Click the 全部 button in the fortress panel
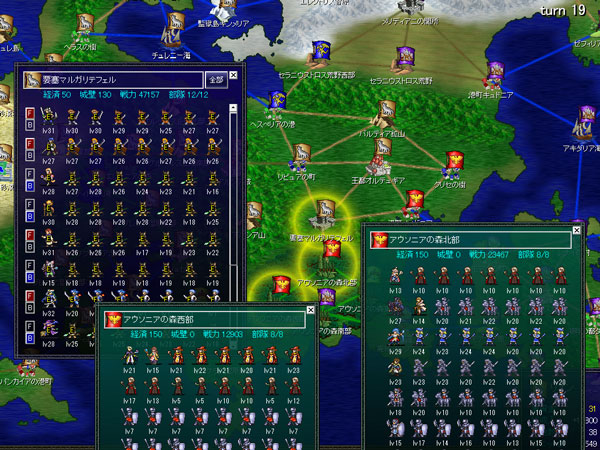 [x=216, y=78]
